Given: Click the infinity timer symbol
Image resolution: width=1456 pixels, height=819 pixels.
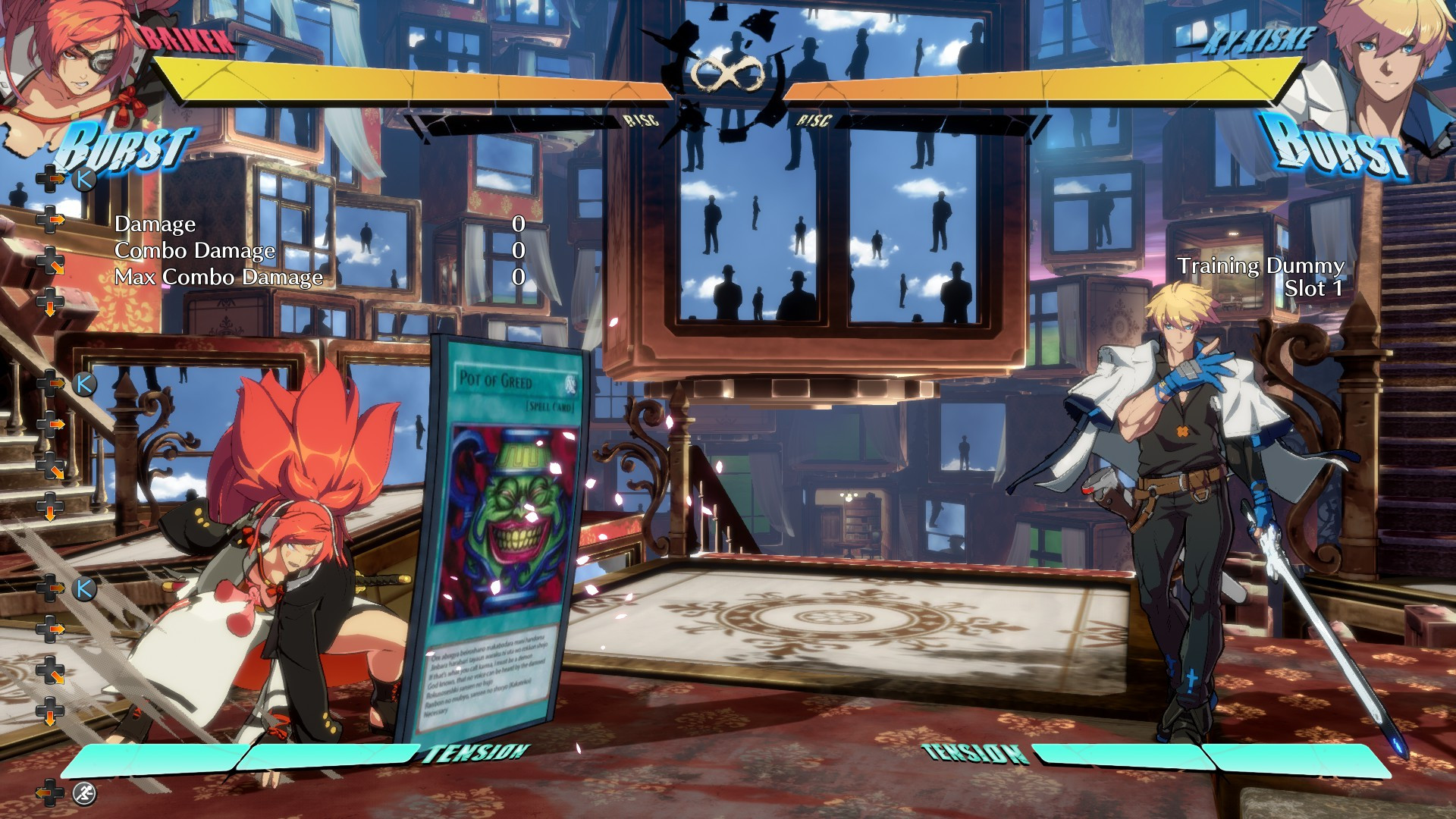Looking at the screenshot, I should [728, 72].
